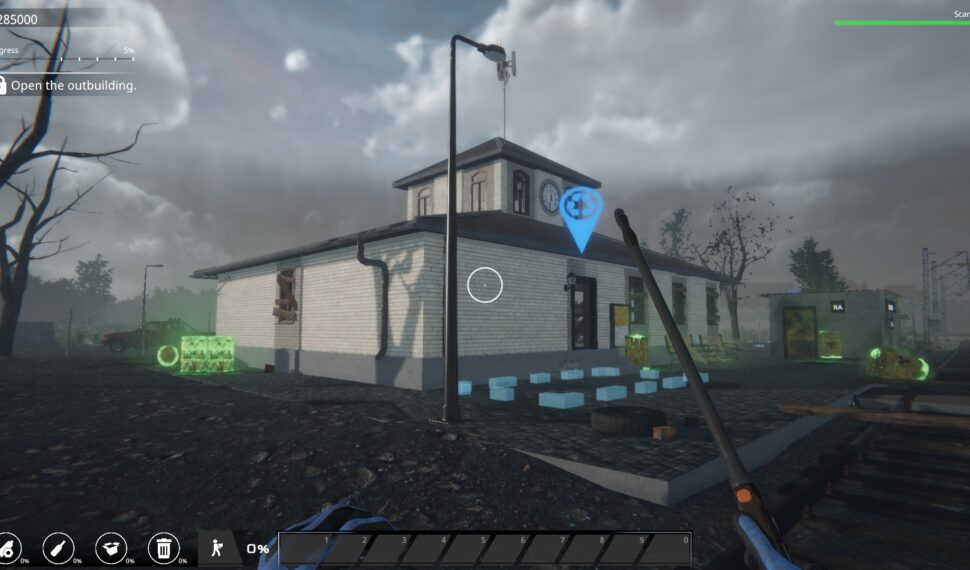Select the "Open the outbuilding" objective

[x=72, y=86]
